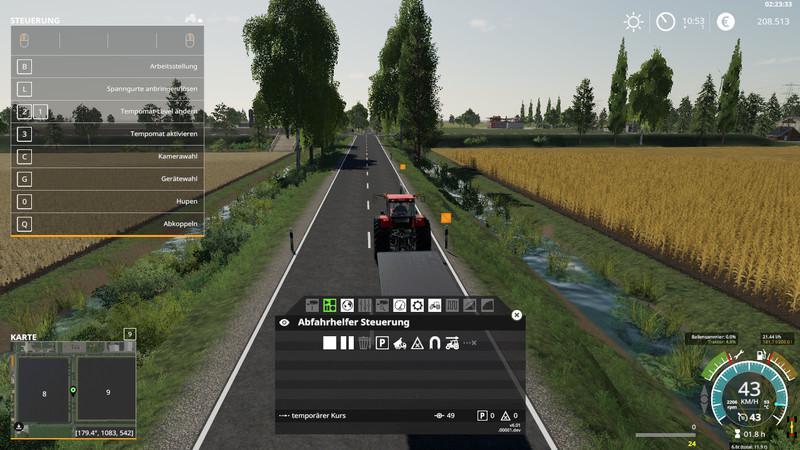Open the tractor toolbar tab

pos(435,304)
